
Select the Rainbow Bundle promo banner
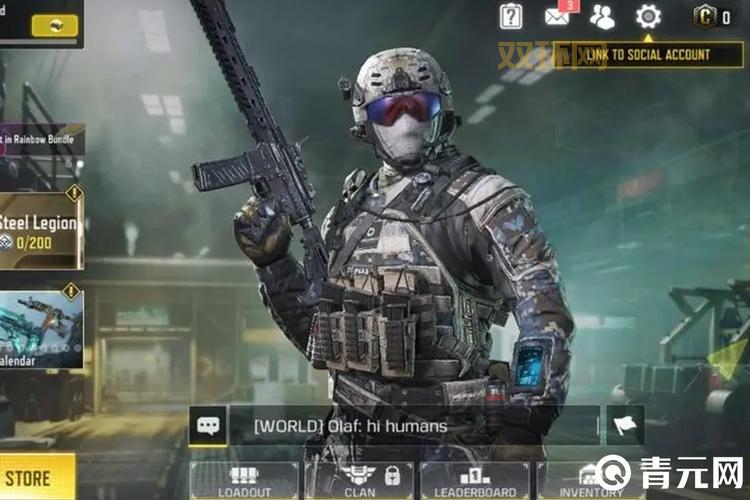click(x=41, y=140)
